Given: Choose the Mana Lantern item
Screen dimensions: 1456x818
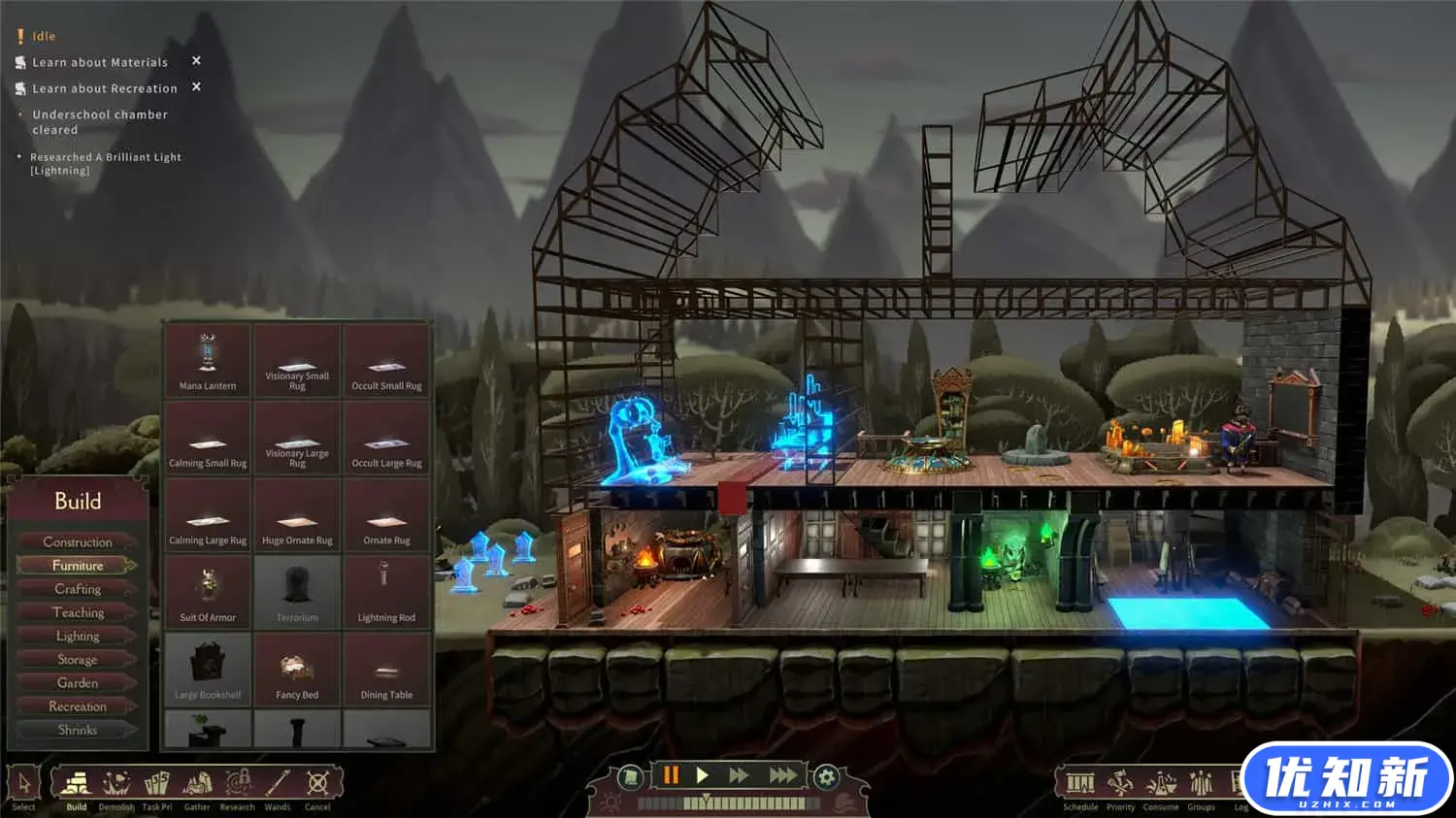Looking at the screenshot, I should [x=208, y=361].
